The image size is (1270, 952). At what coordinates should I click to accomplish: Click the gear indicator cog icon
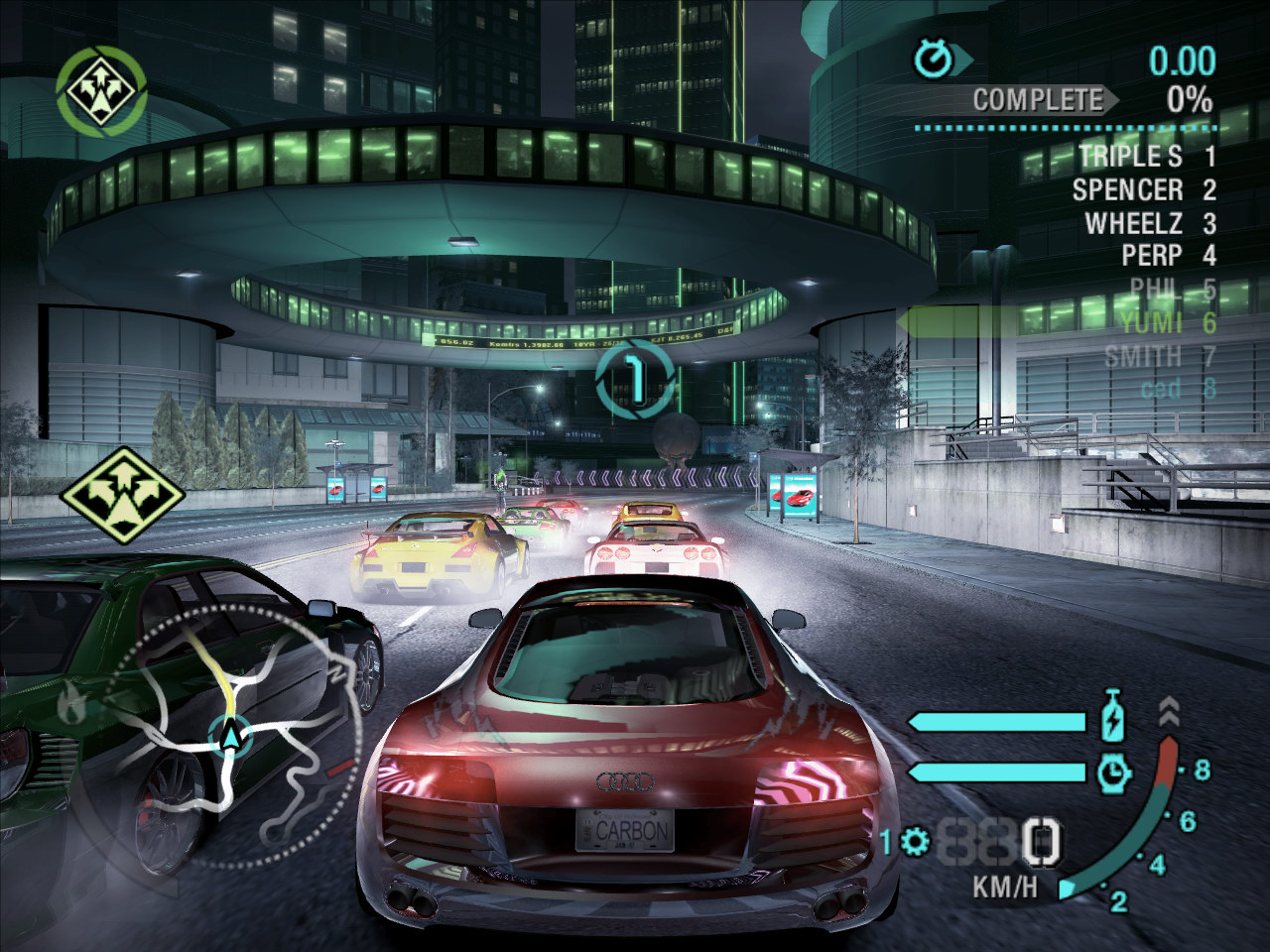coord(915,843)
